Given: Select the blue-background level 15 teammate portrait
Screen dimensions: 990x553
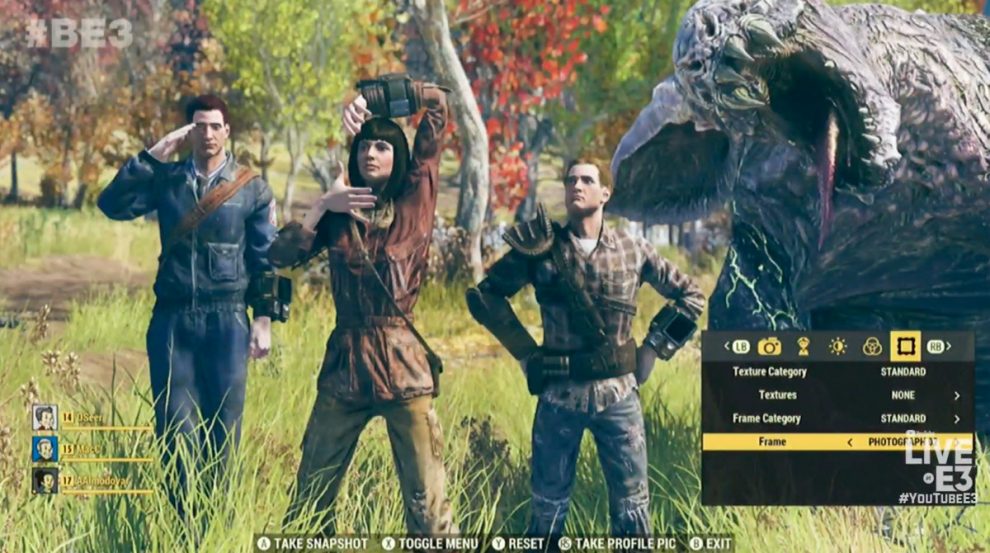Looking at the screenshot, I should click(x=44, y=449).
